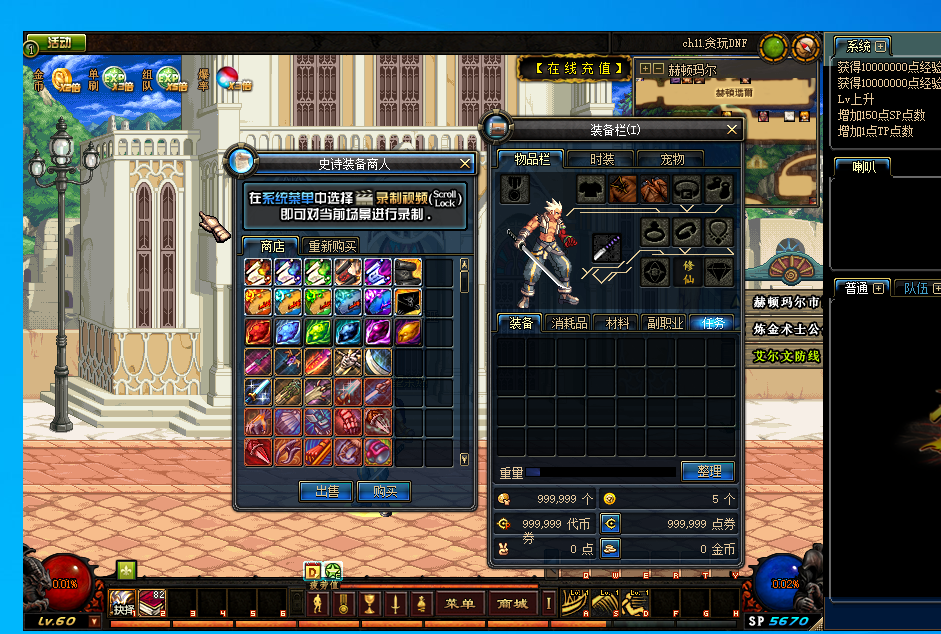Viewport: 941px width, 634px height.
Task: Open the 商城 mall button
Action: coord(512,603)
